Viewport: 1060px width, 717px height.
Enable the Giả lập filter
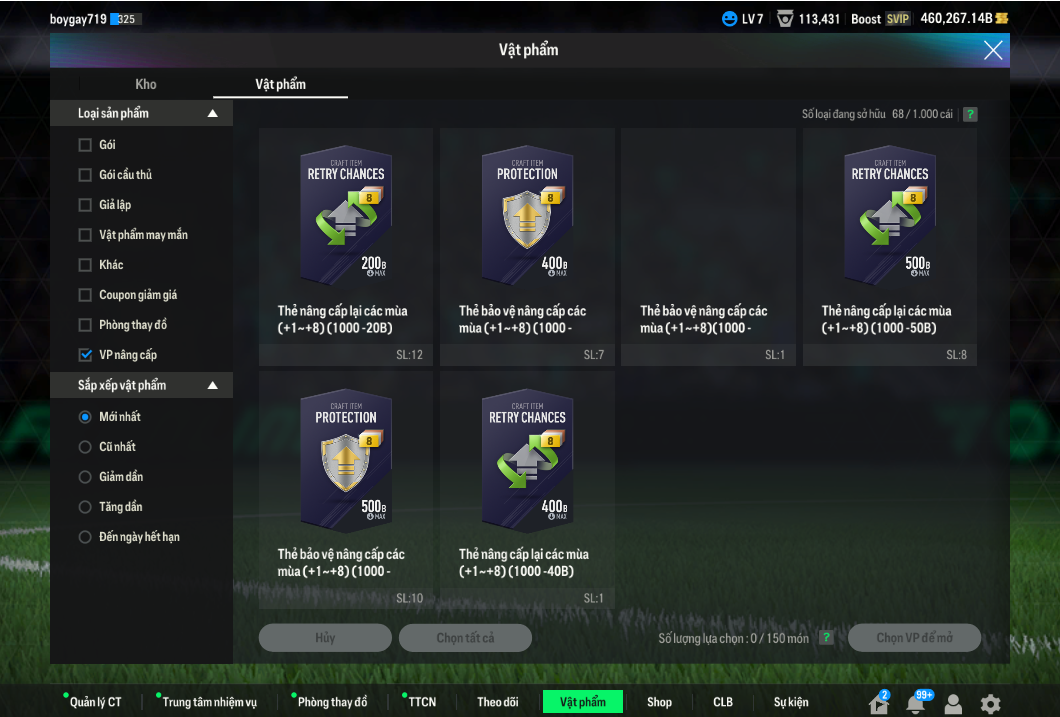point(85,205)
